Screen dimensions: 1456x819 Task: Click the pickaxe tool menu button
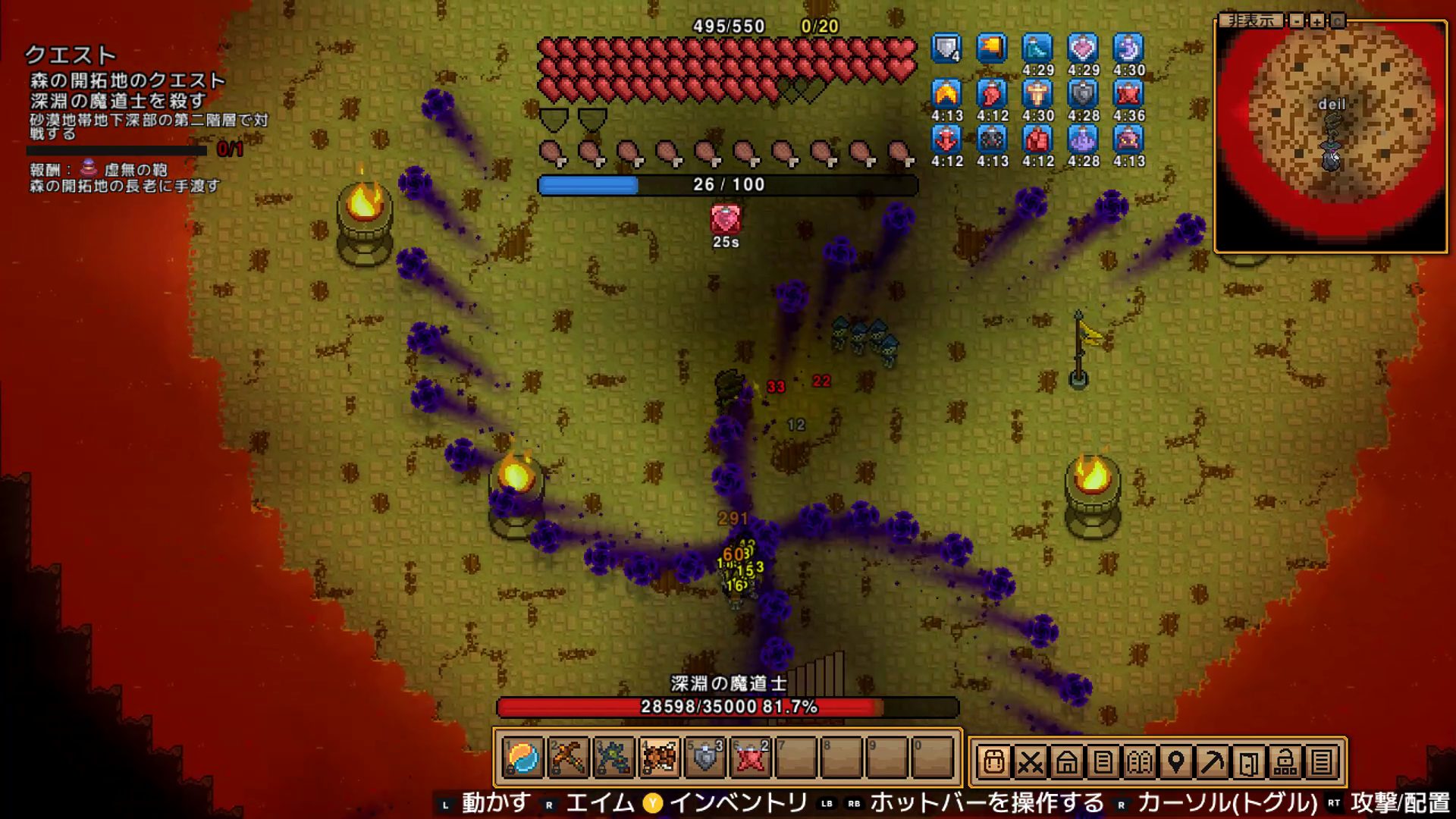(x=1212, y=761)
